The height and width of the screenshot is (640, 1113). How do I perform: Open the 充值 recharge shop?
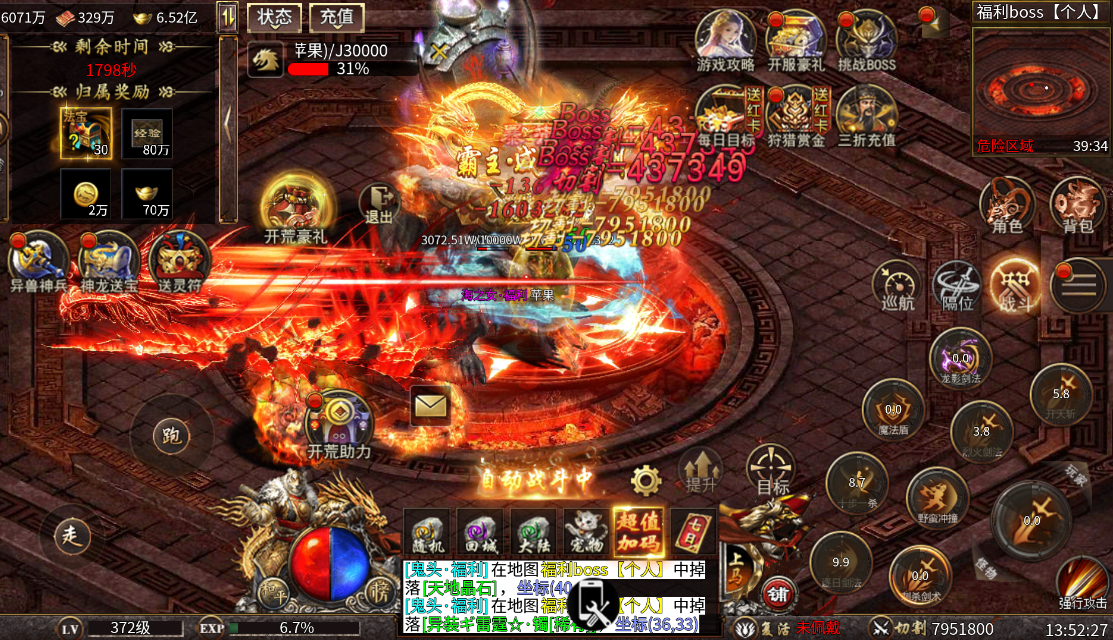[x=336, y=17]
